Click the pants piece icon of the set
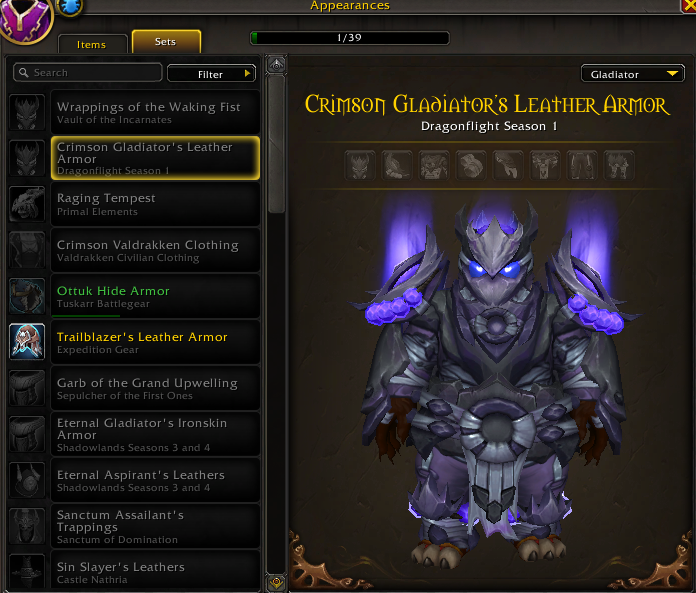Image resolution: width=696 pixels, height=593 pixels. tap(582, 165)
